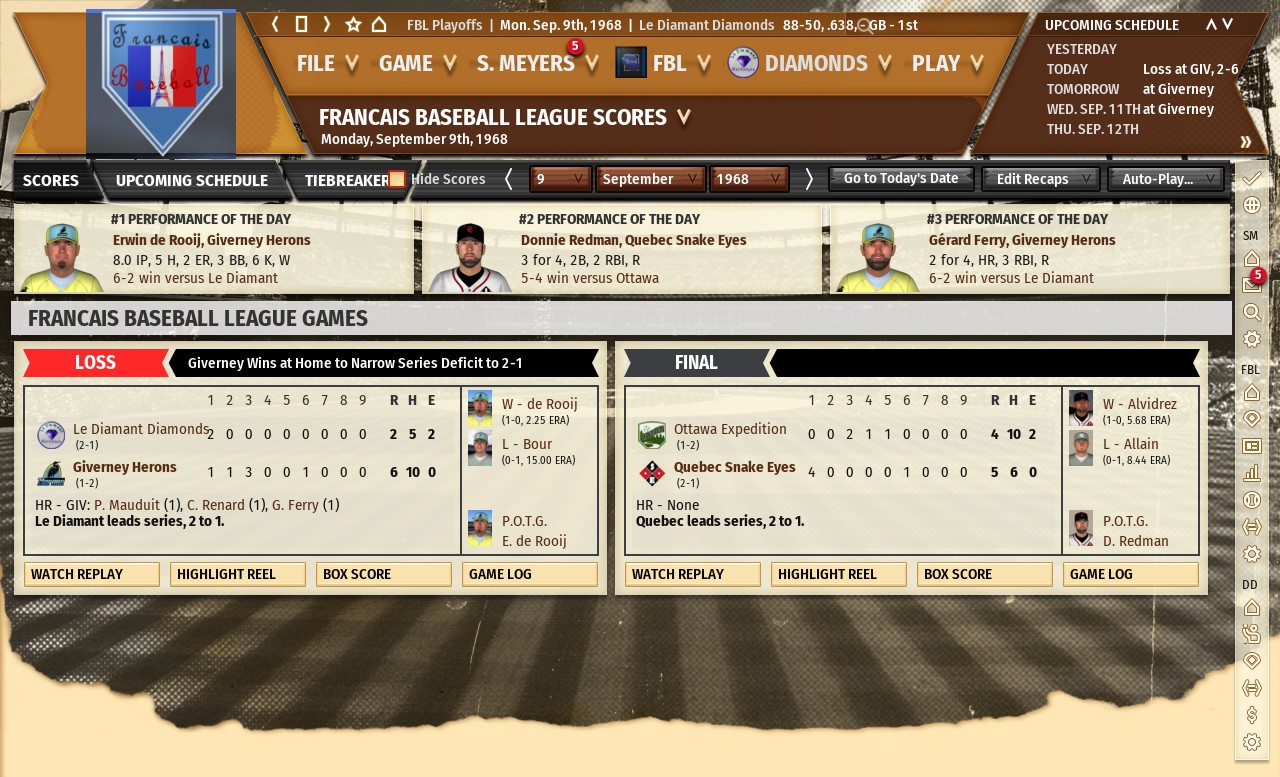Open the PLAY menu
The width and height of the screenshot is (1280, 777).
click(947, 64)
